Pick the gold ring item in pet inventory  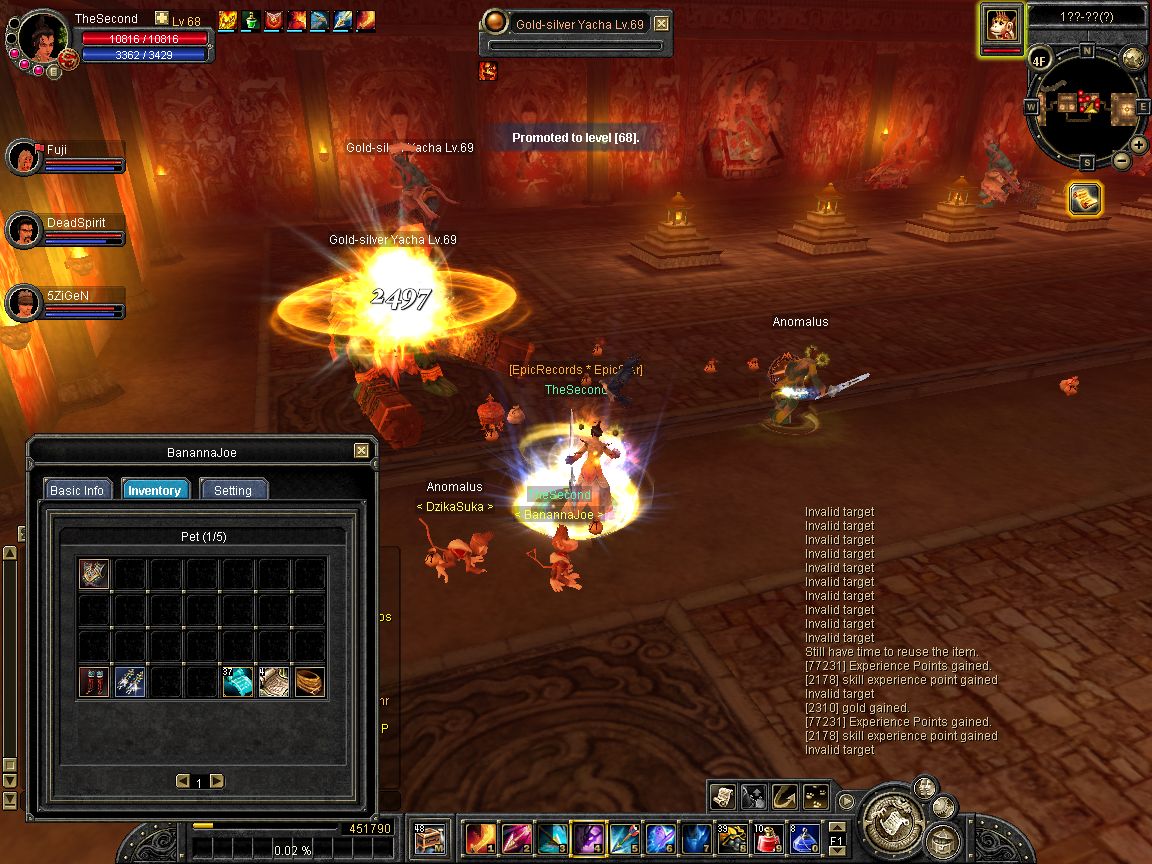coord(310,682)
